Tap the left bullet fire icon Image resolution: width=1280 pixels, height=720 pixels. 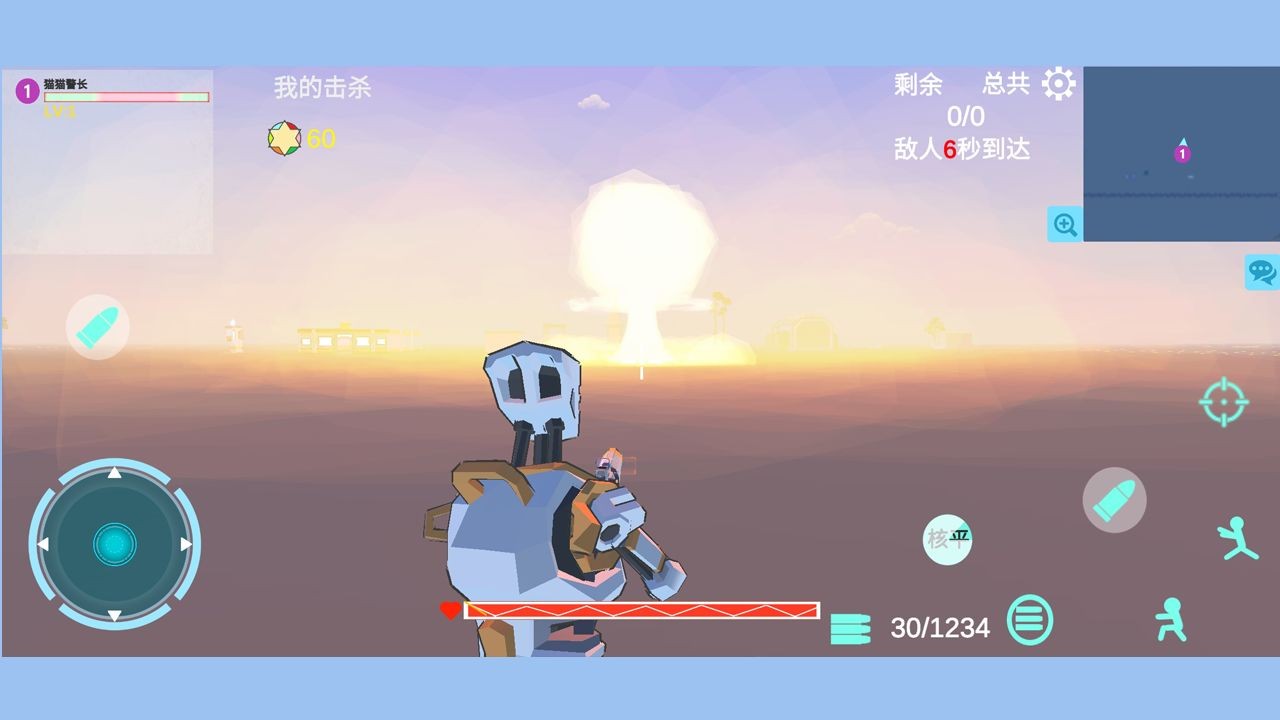click(97, 327)
